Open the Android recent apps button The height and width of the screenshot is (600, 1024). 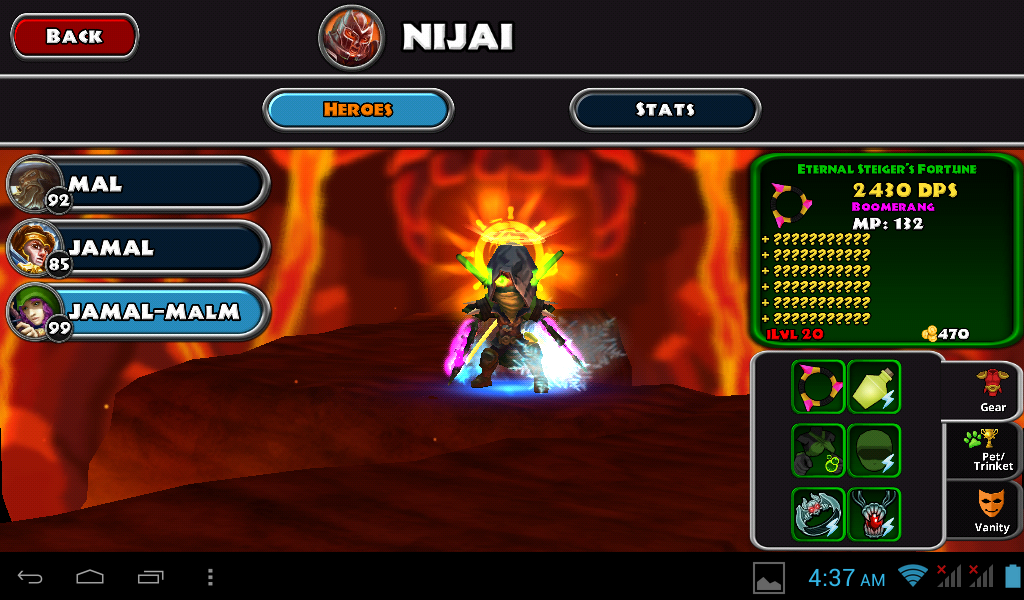(x=151, y=577)
